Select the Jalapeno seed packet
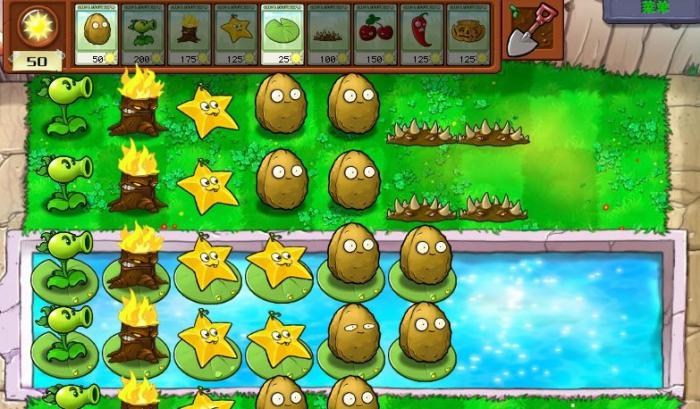Viewport: 700px width, 409px height. click(421, 35)
